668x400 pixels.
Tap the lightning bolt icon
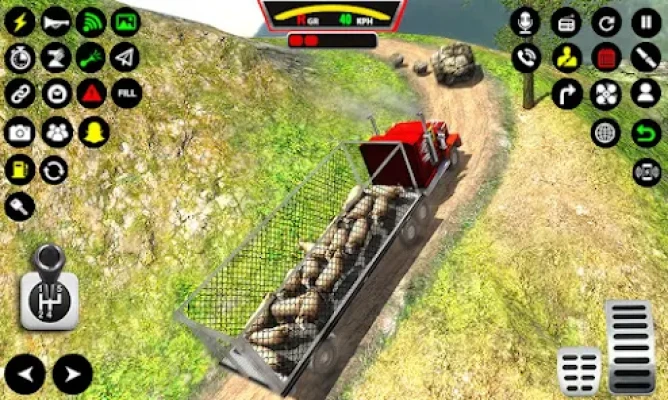pos(20,21)
